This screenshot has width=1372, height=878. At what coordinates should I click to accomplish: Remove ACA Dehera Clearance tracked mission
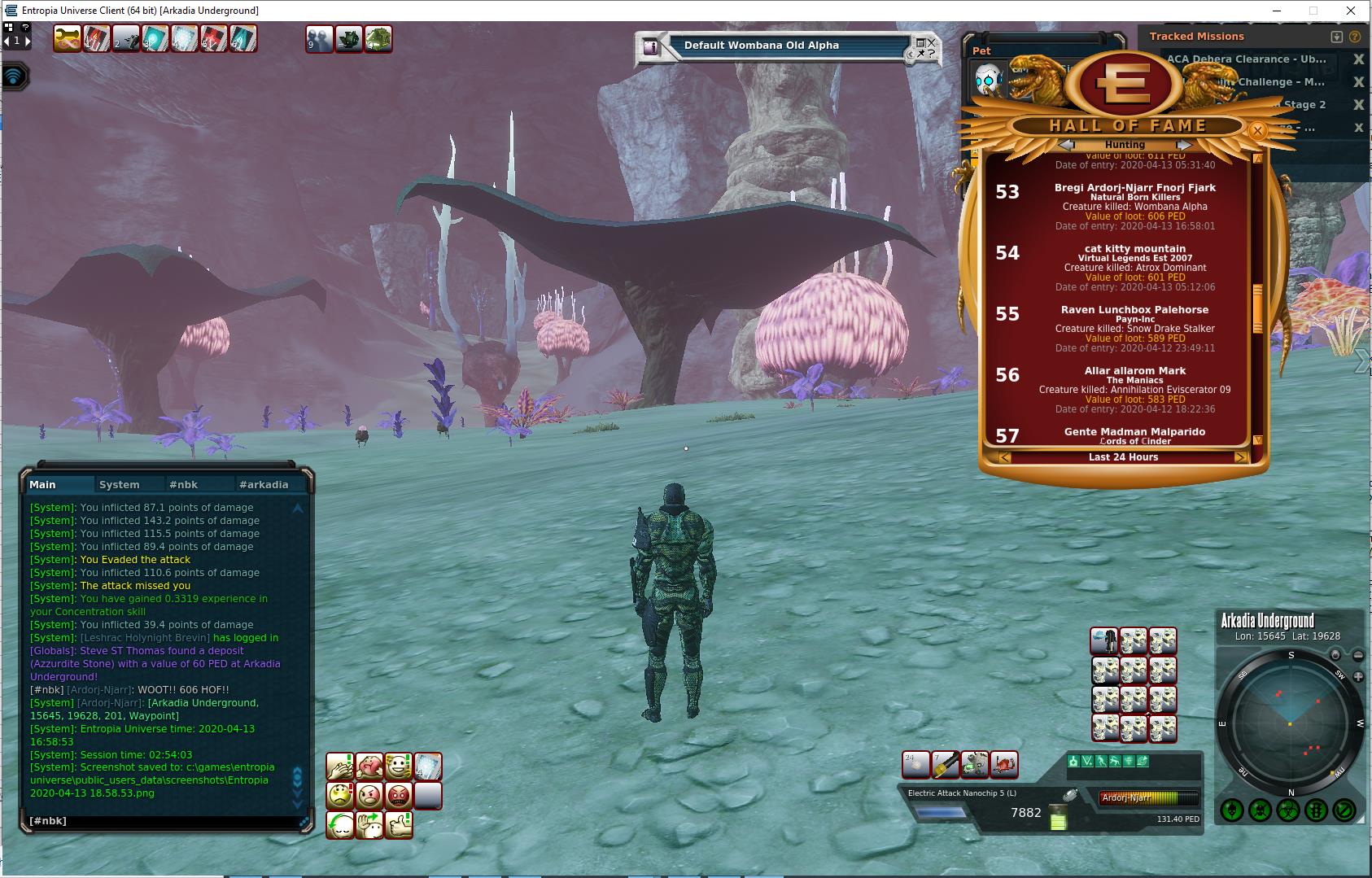[1358, 59]
